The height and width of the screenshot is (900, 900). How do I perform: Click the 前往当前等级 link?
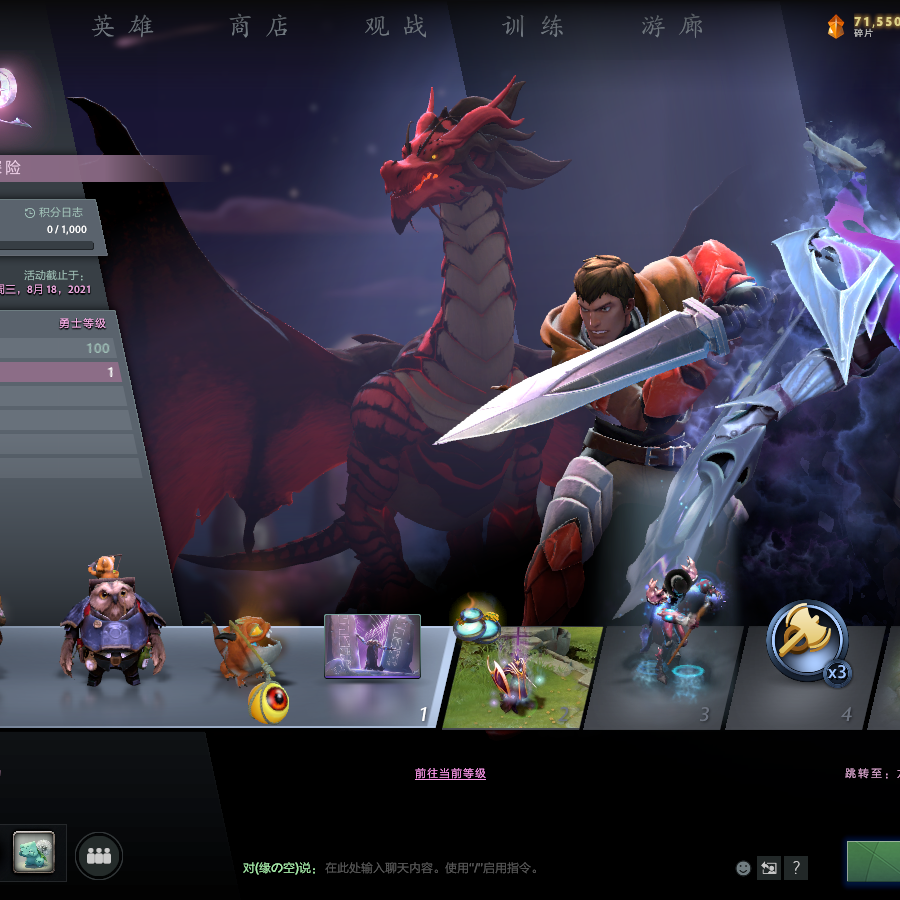(x=450, y=773)
